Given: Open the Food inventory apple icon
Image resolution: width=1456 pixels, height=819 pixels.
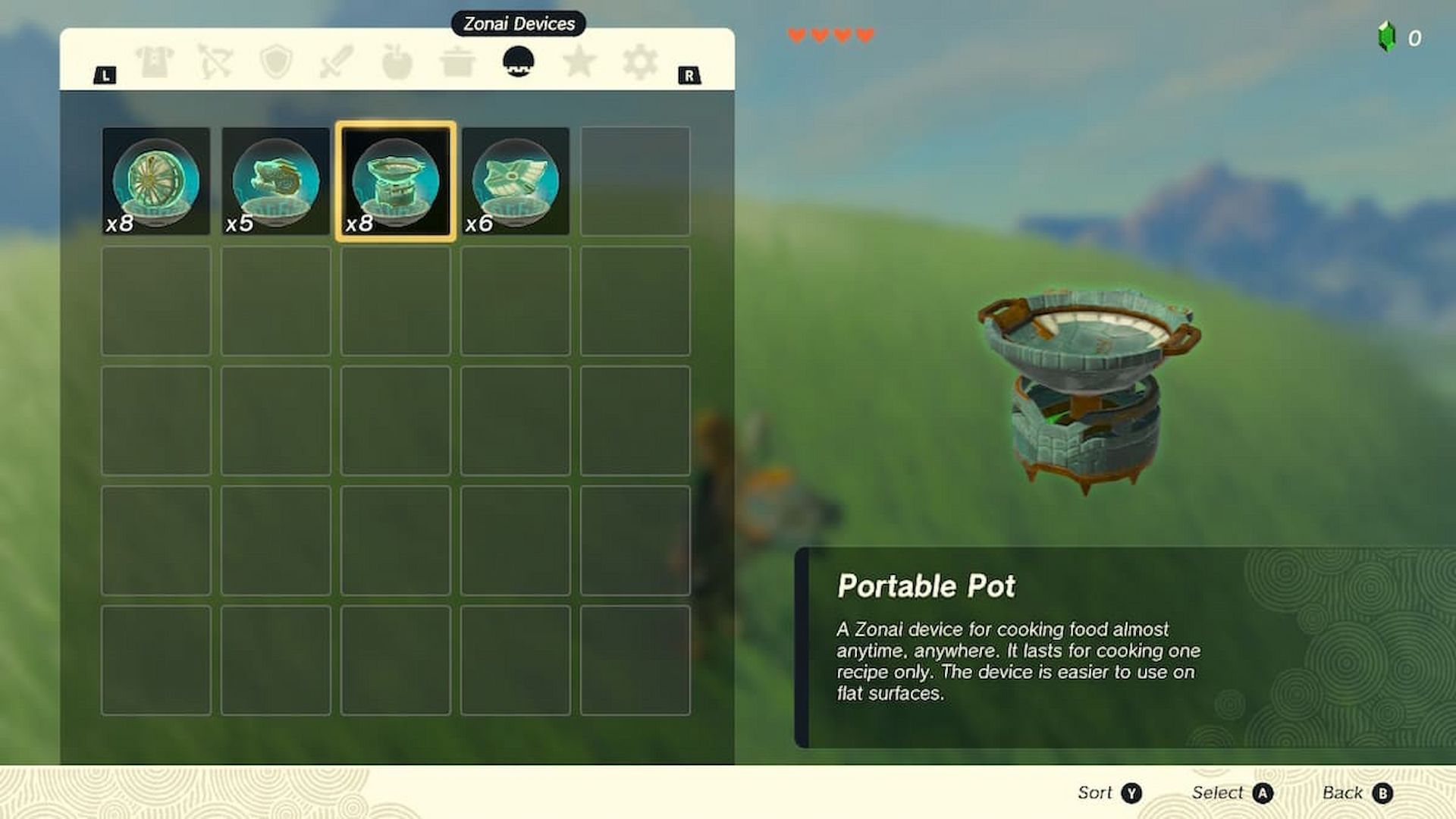Looking at the screenshot, I should click(397, 61).
